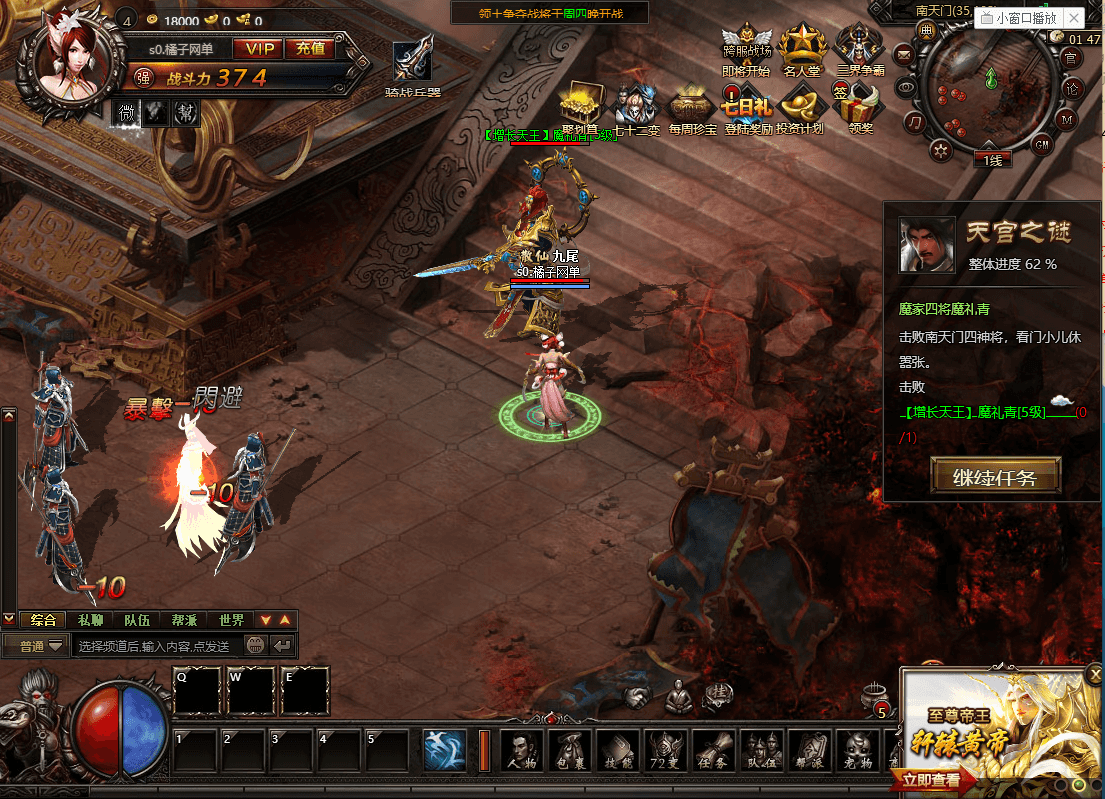Click the VIP button
The image size is (1105, 799).
pos(258,48)
